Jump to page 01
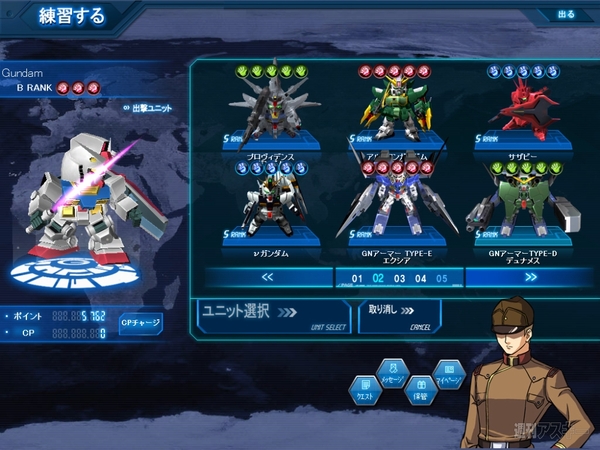Image resolution: width=600 pixels, height=450 pixels. click(x=357, y=278)
